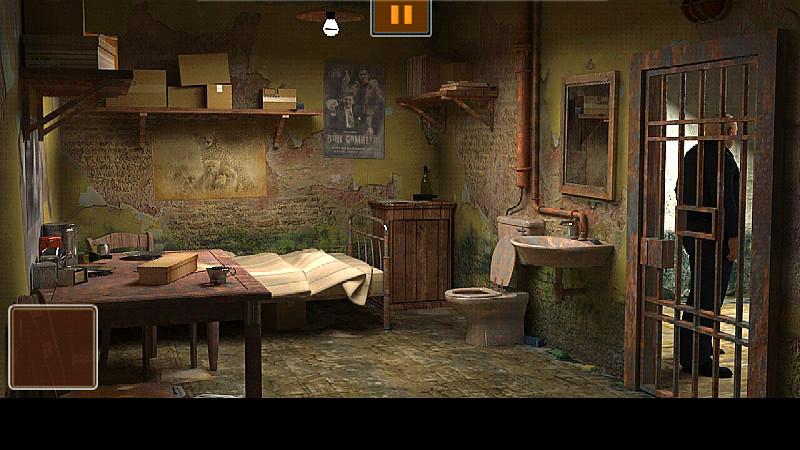800x450 pixels.
Task: Pause the game with the pause button
Action: 400,16
